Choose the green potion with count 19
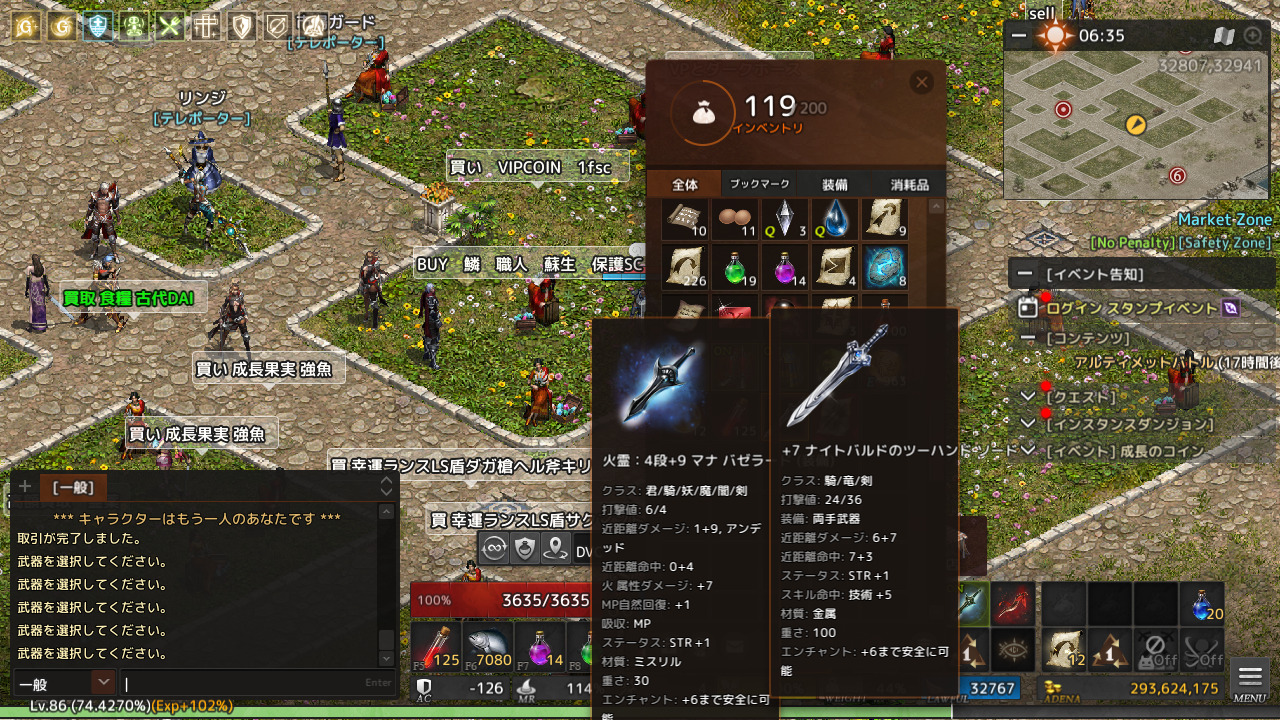Screen dimensions: 1280x720 736,267
